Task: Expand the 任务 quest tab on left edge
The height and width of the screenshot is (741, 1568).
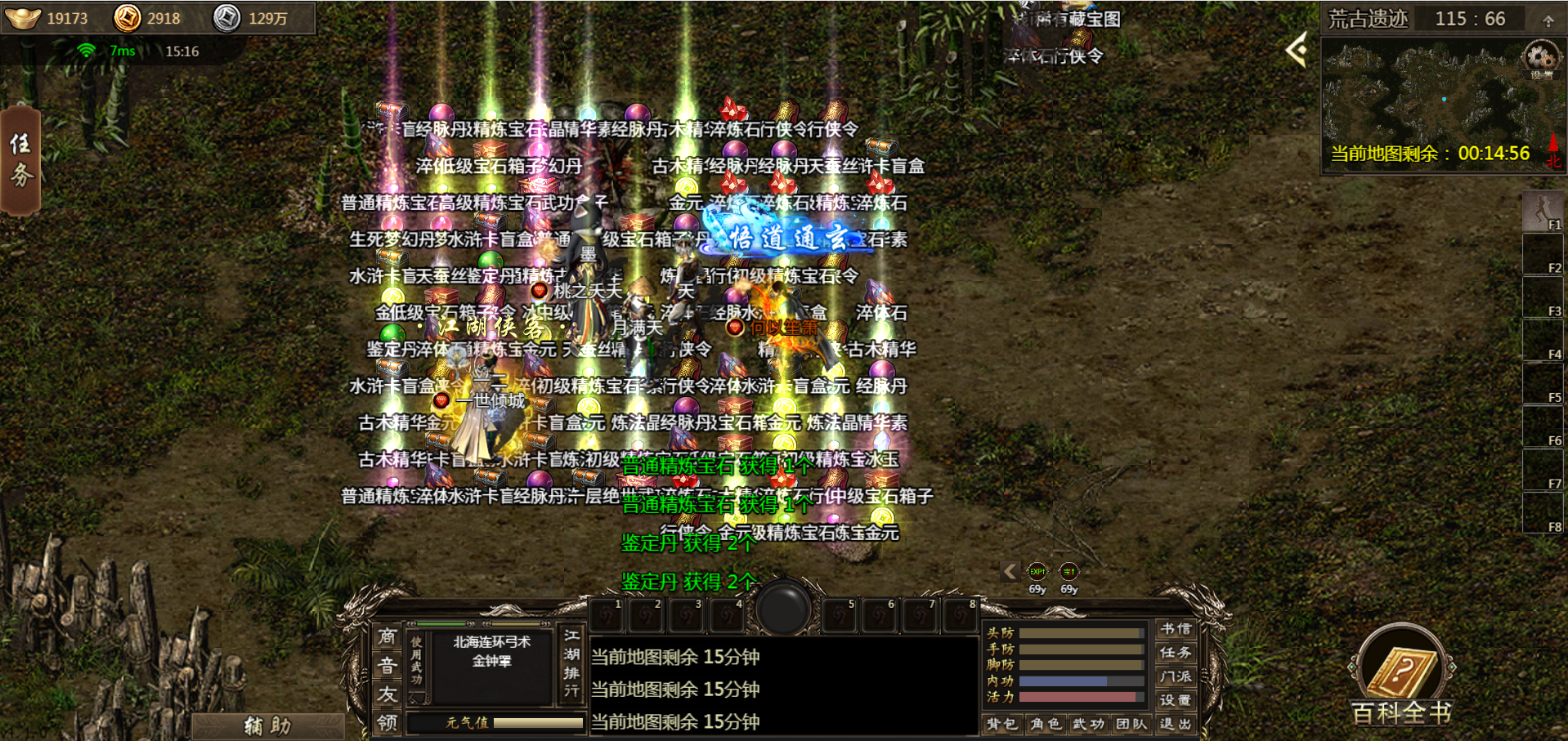Action: click(x=20, y=160)
